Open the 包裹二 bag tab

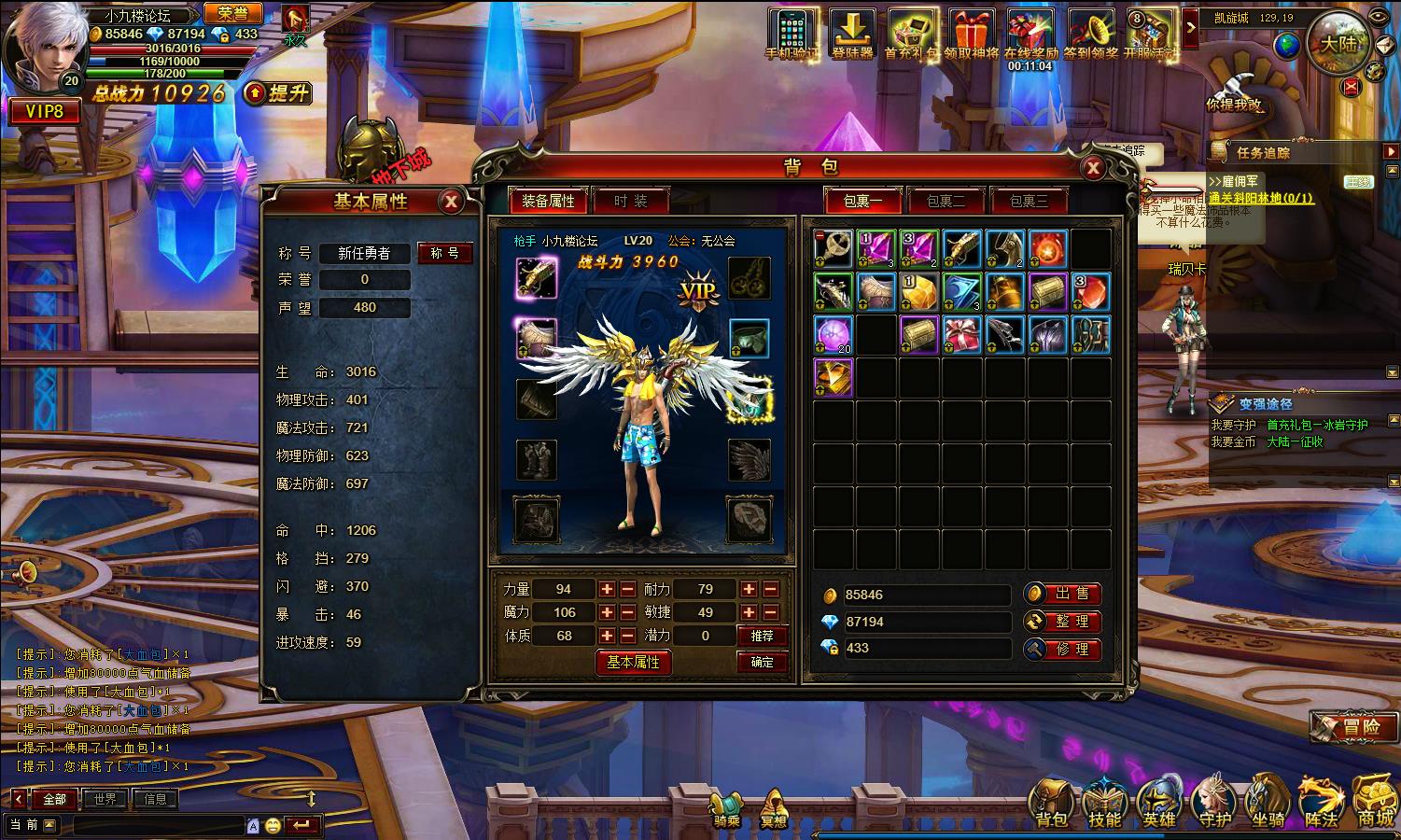coord(945,201)
